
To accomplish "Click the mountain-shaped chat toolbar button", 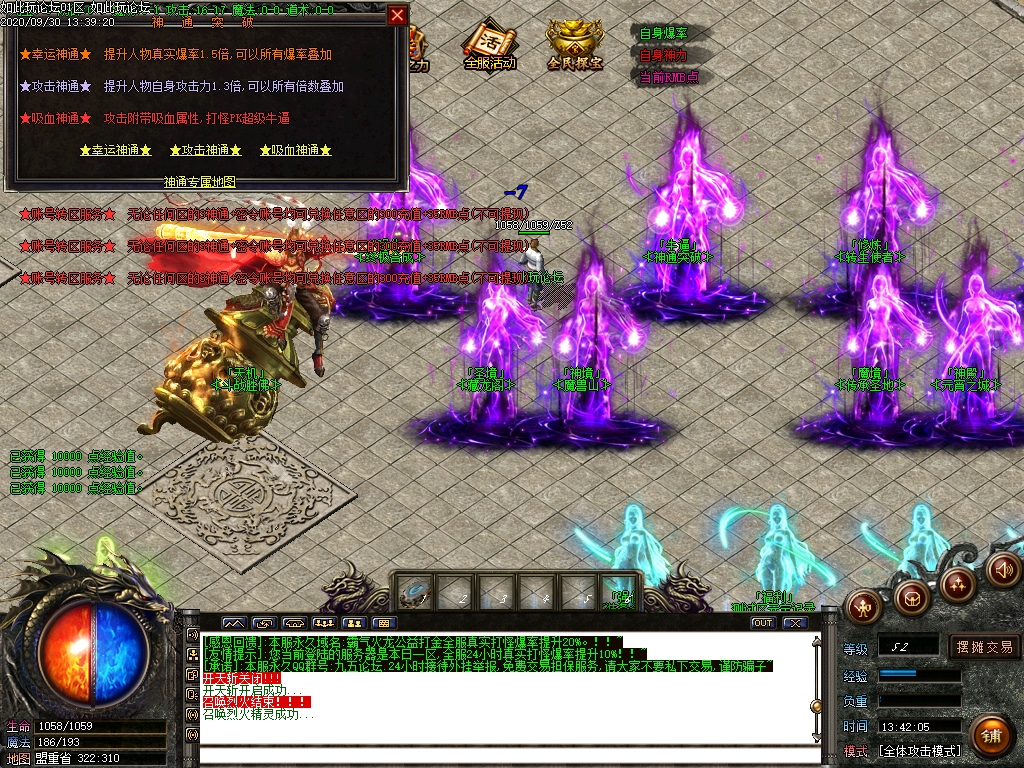I will click(233, 623).
